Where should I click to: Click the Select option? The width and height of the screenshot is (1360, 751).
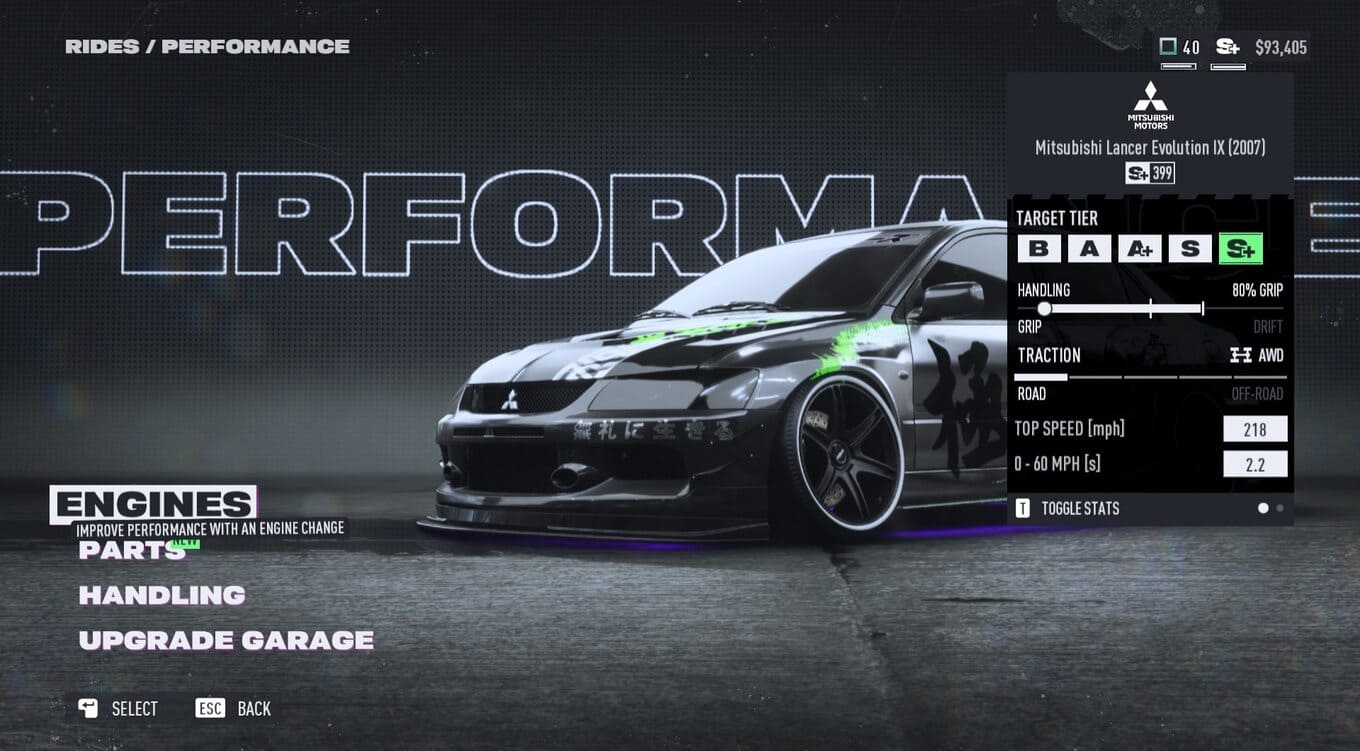coord(119,709)
